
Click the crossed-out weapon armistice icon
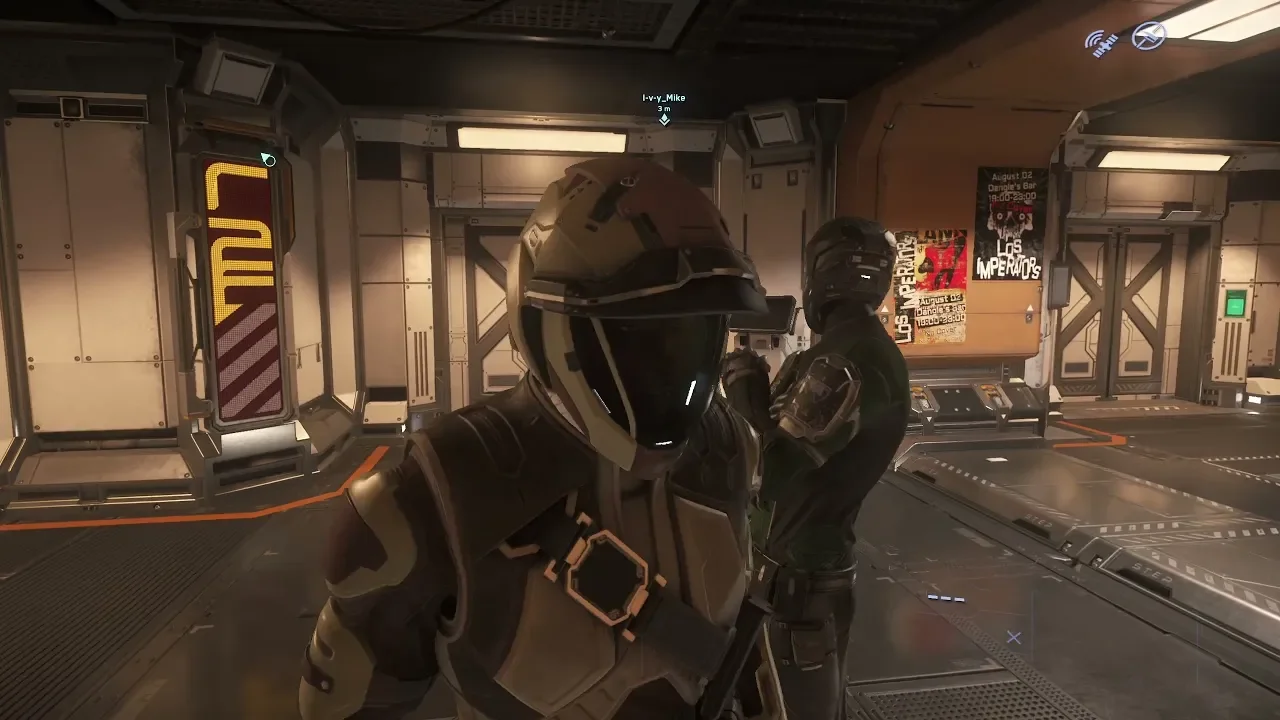pyautogui.click(x=1148, y=37)
